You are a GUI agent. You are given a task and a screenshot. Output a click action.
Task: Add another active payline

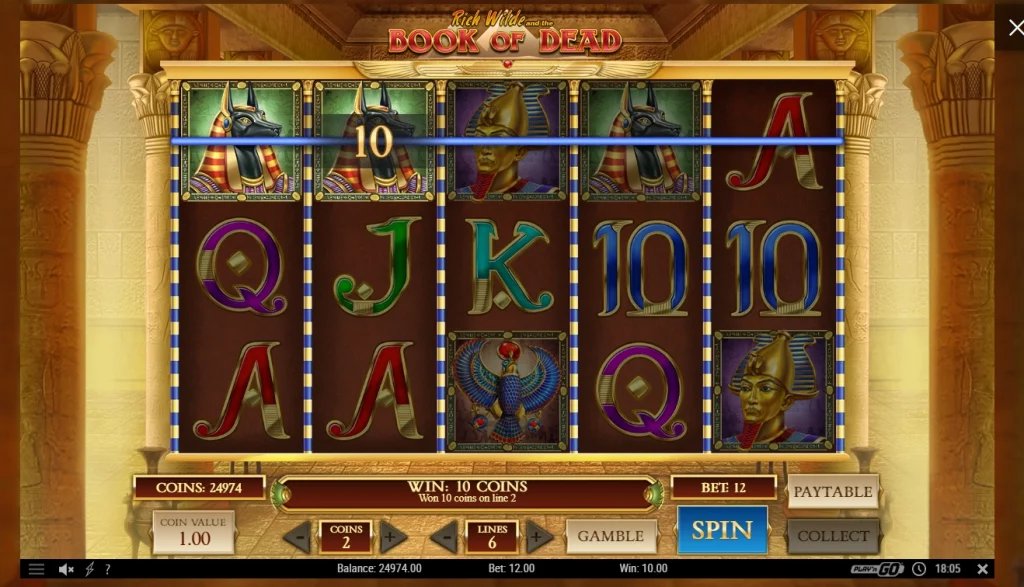pos(540,537)
